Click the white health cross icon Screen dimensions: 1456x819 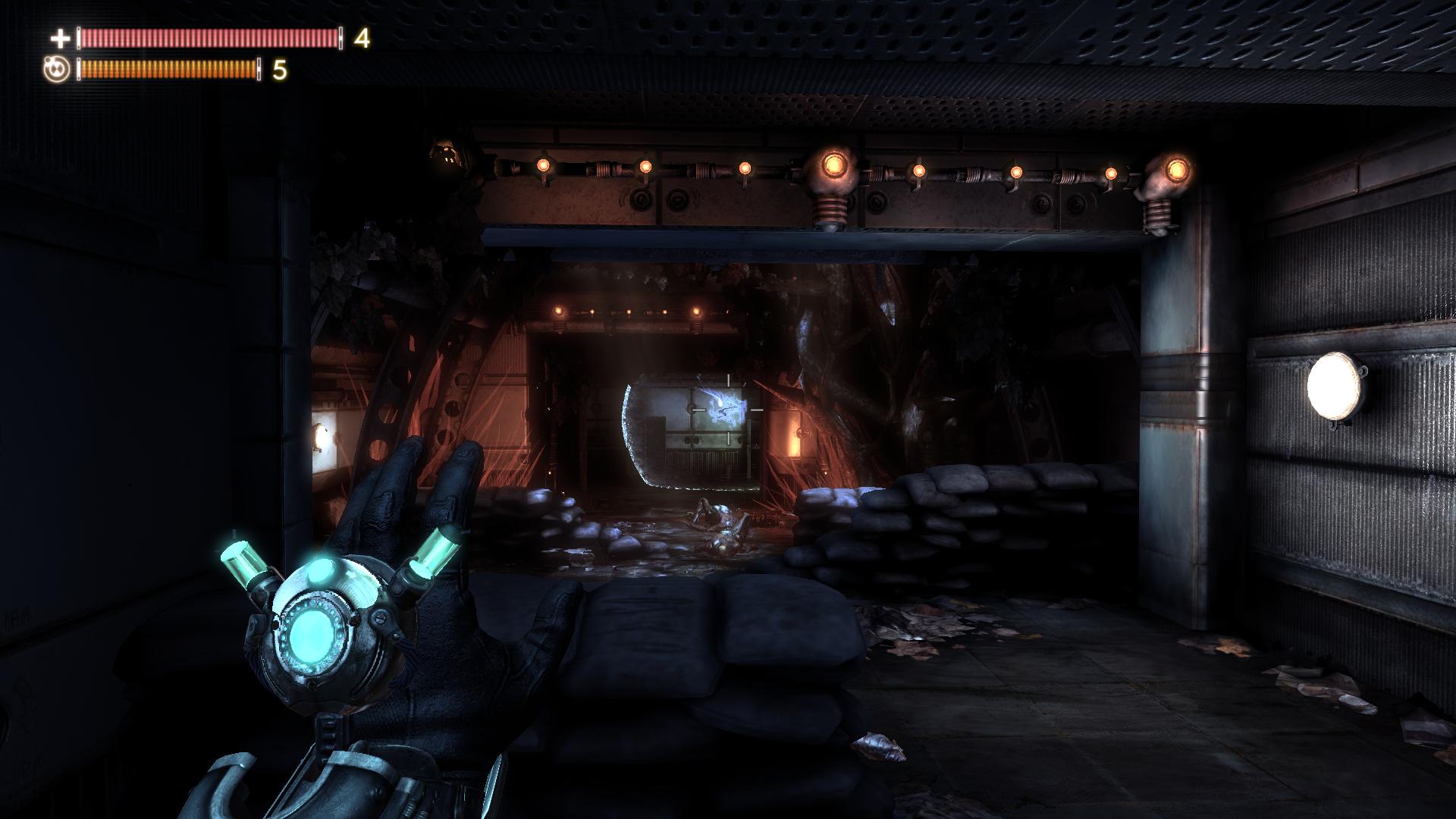point(60,38)
